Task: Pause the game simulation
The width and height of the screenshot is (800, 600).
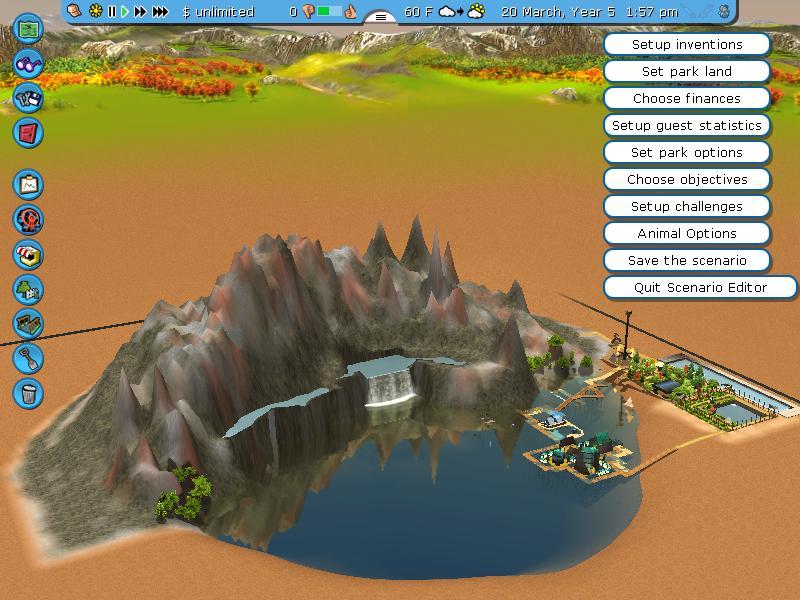Action: (x=112, y=12)
